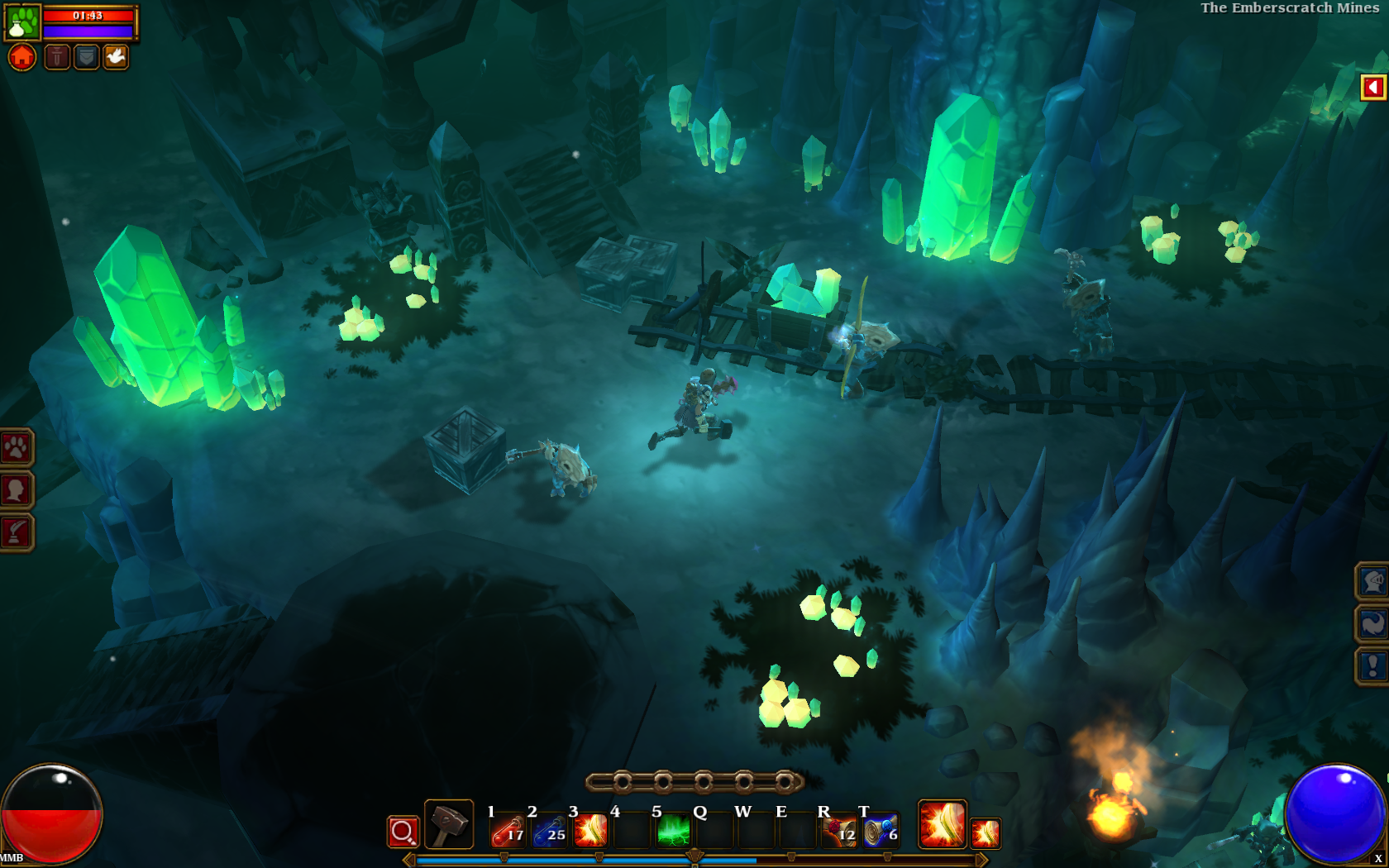Open the pet panel paw tab

click(x=16, y=448)
